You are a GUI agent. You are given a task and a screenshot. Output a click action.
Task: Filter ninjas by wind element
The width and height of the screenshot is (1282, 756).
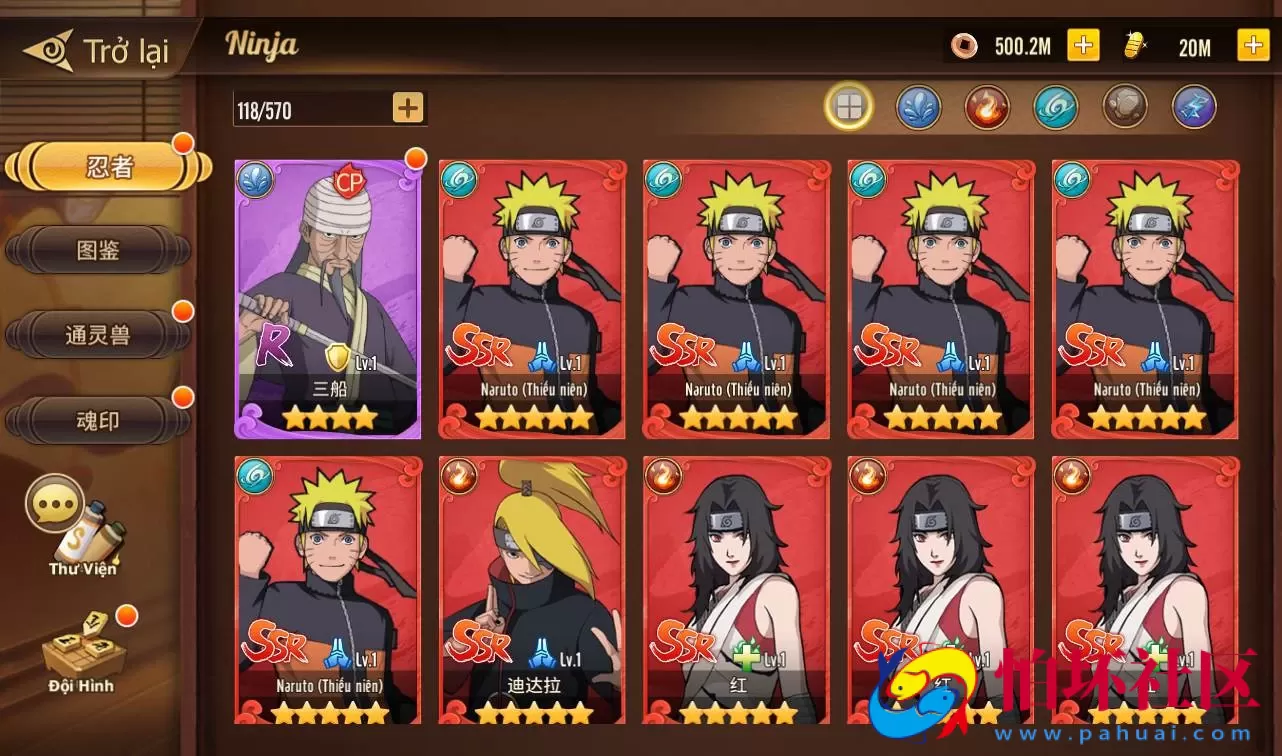[1055, 107]
